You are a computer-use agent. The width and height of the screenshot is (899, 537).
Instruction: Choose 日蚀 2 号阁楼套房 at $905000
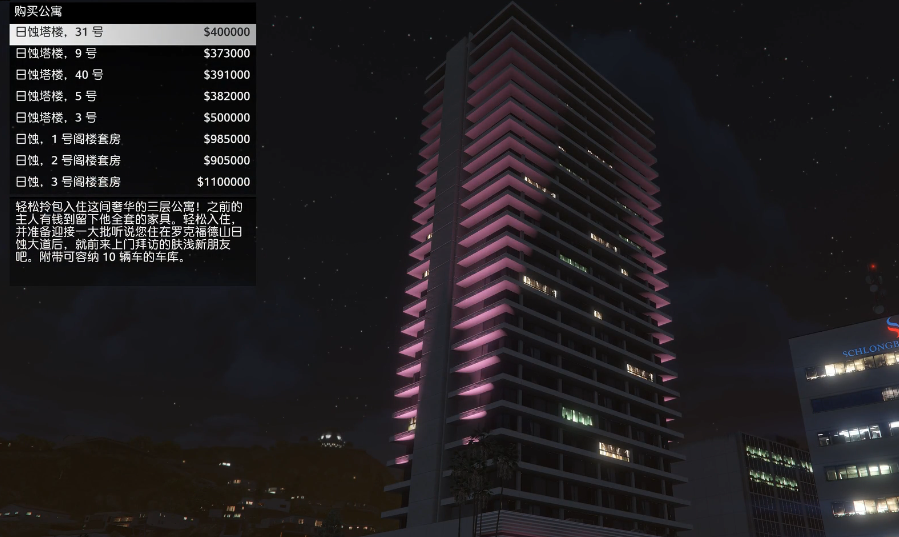[132, 161]
